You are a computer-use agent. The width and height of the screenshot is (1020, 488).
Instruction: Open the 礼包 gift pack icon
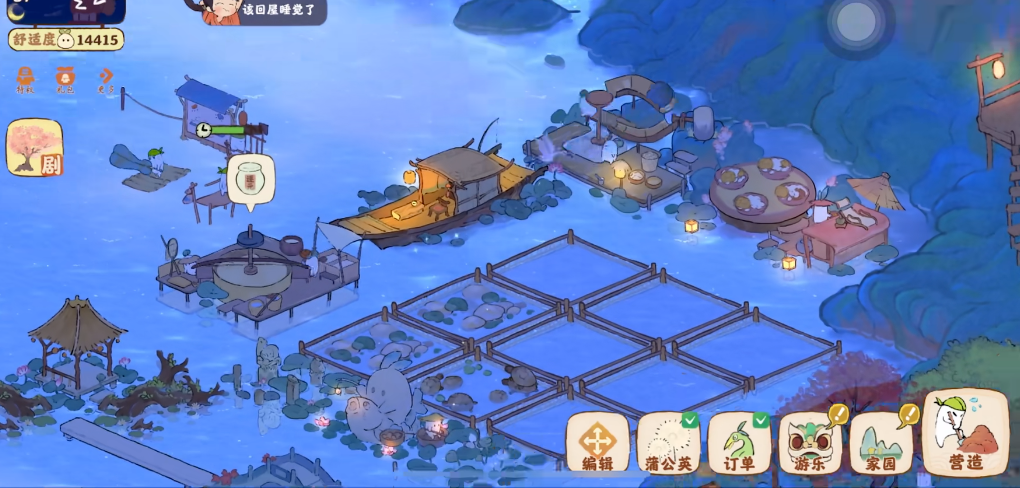pos(65,80)
